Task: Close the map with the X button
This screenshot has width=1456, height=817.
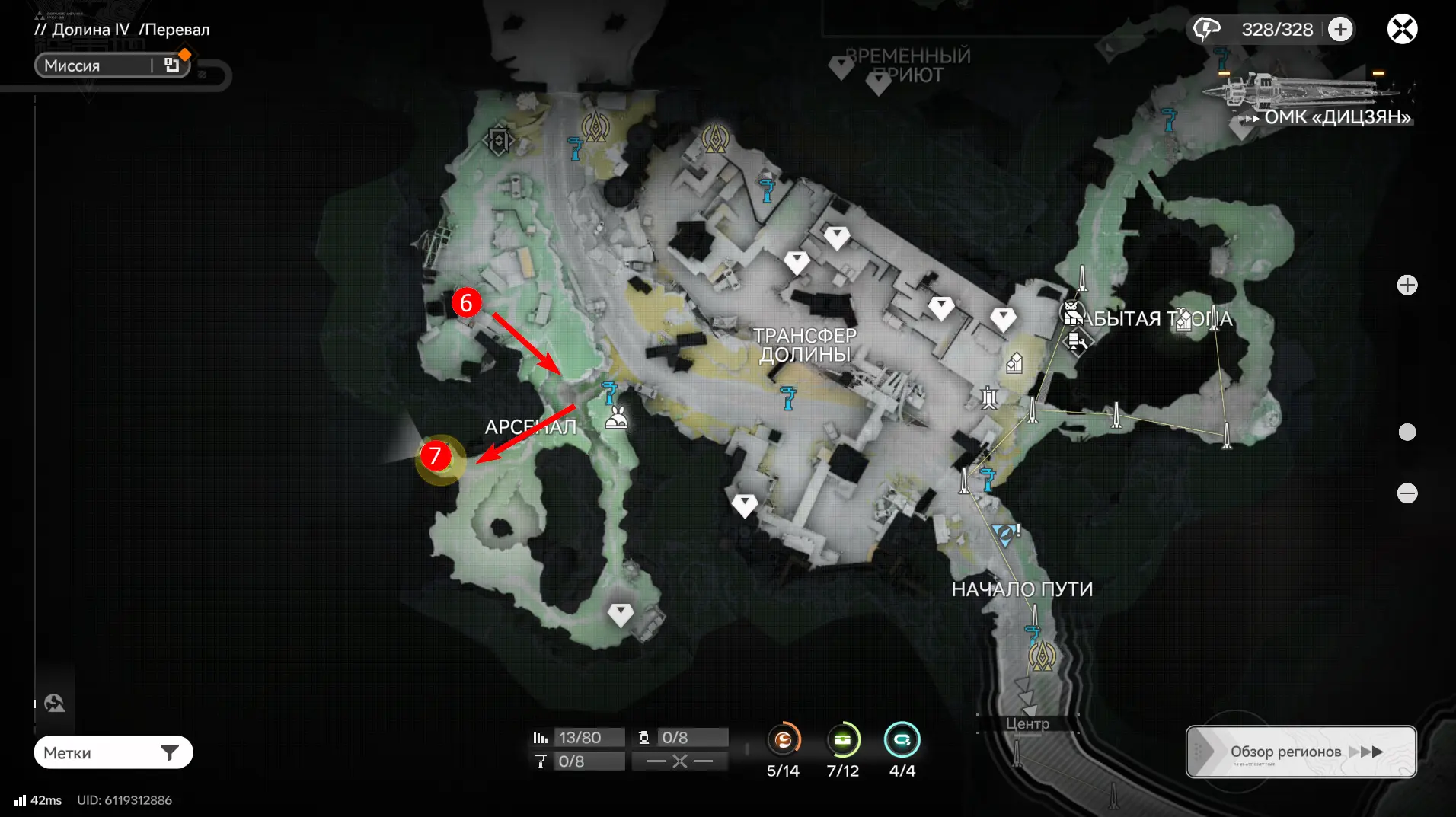Action: [1402, 30]
